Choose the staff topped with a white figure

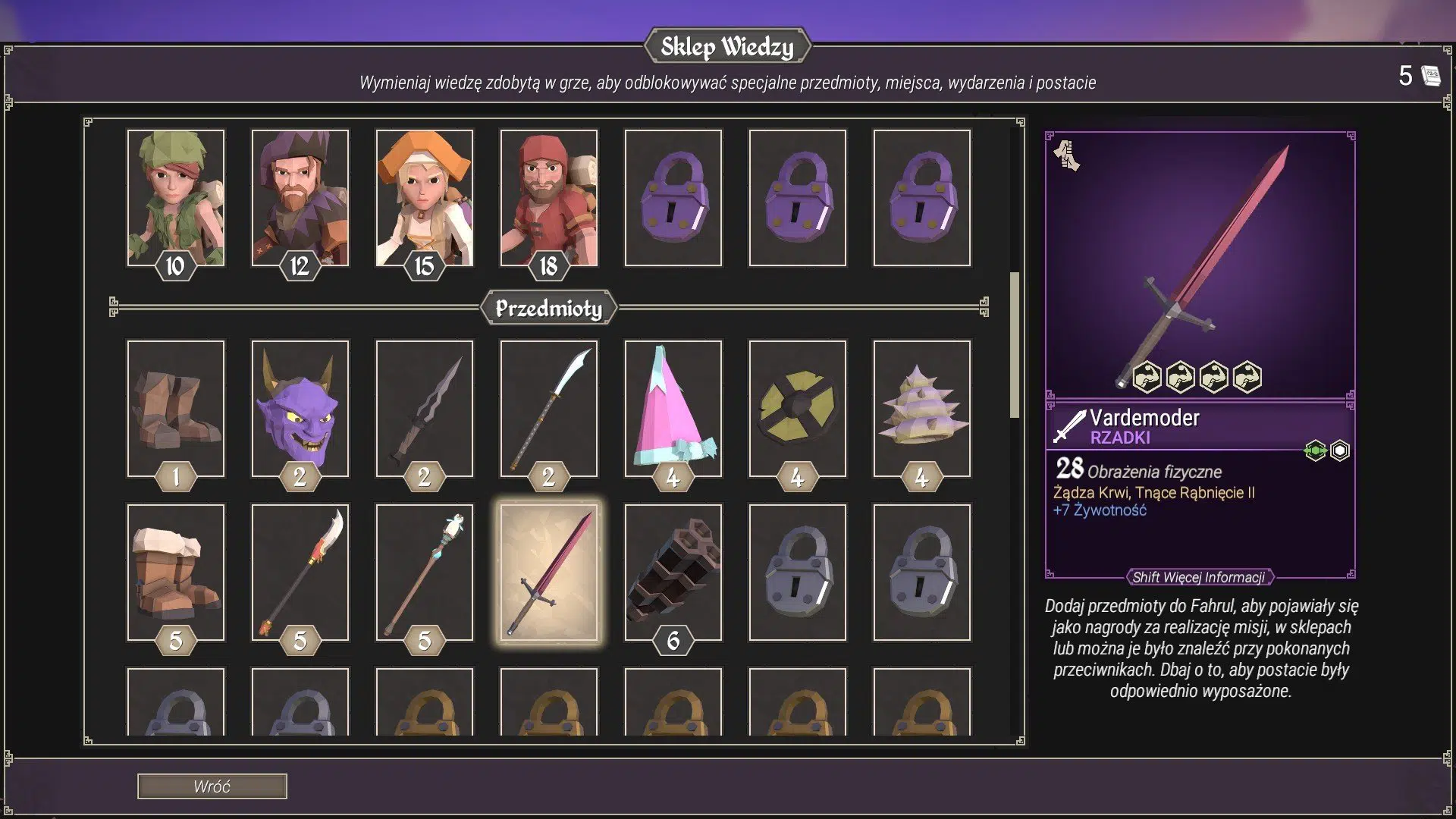coord(424,572)
